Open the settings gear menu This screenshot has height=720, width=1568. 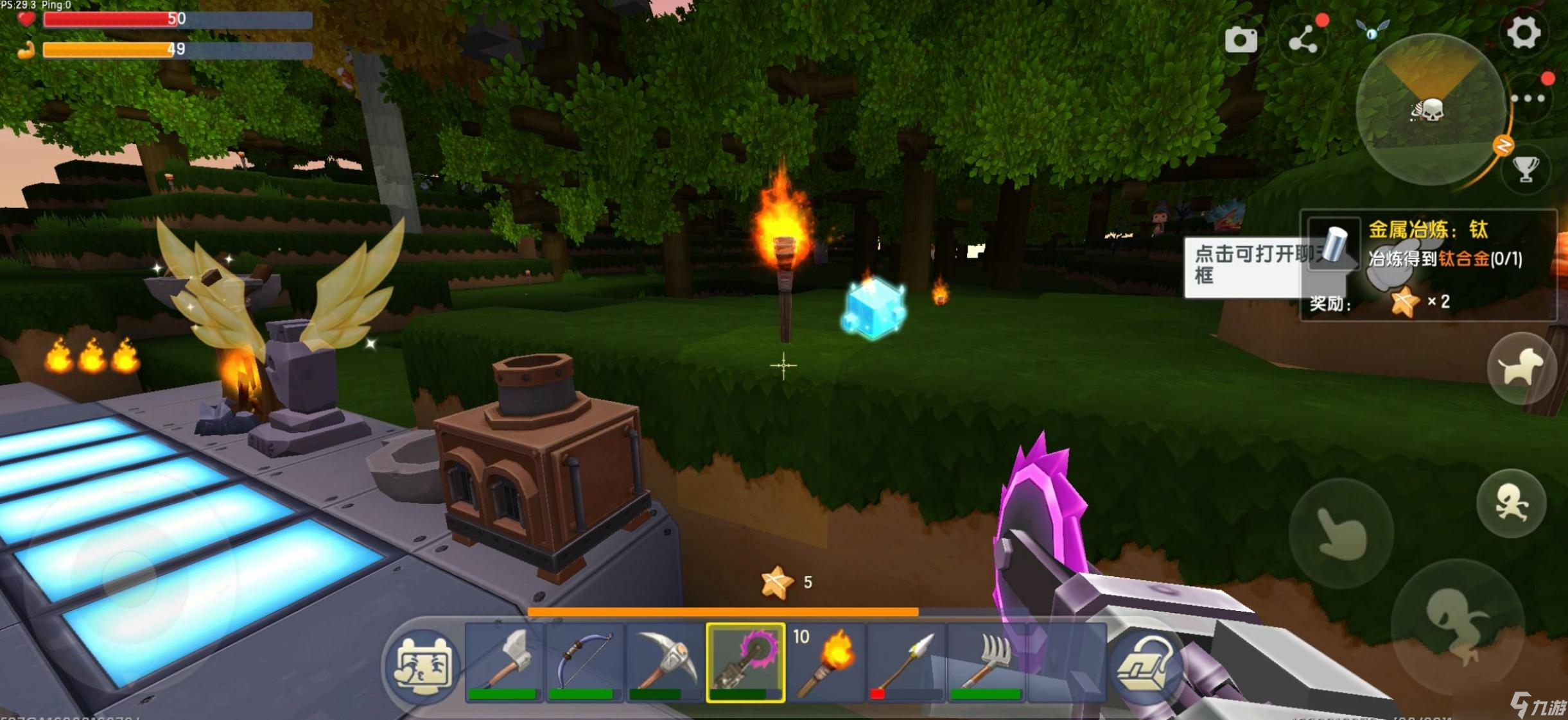pos(1523,32)
